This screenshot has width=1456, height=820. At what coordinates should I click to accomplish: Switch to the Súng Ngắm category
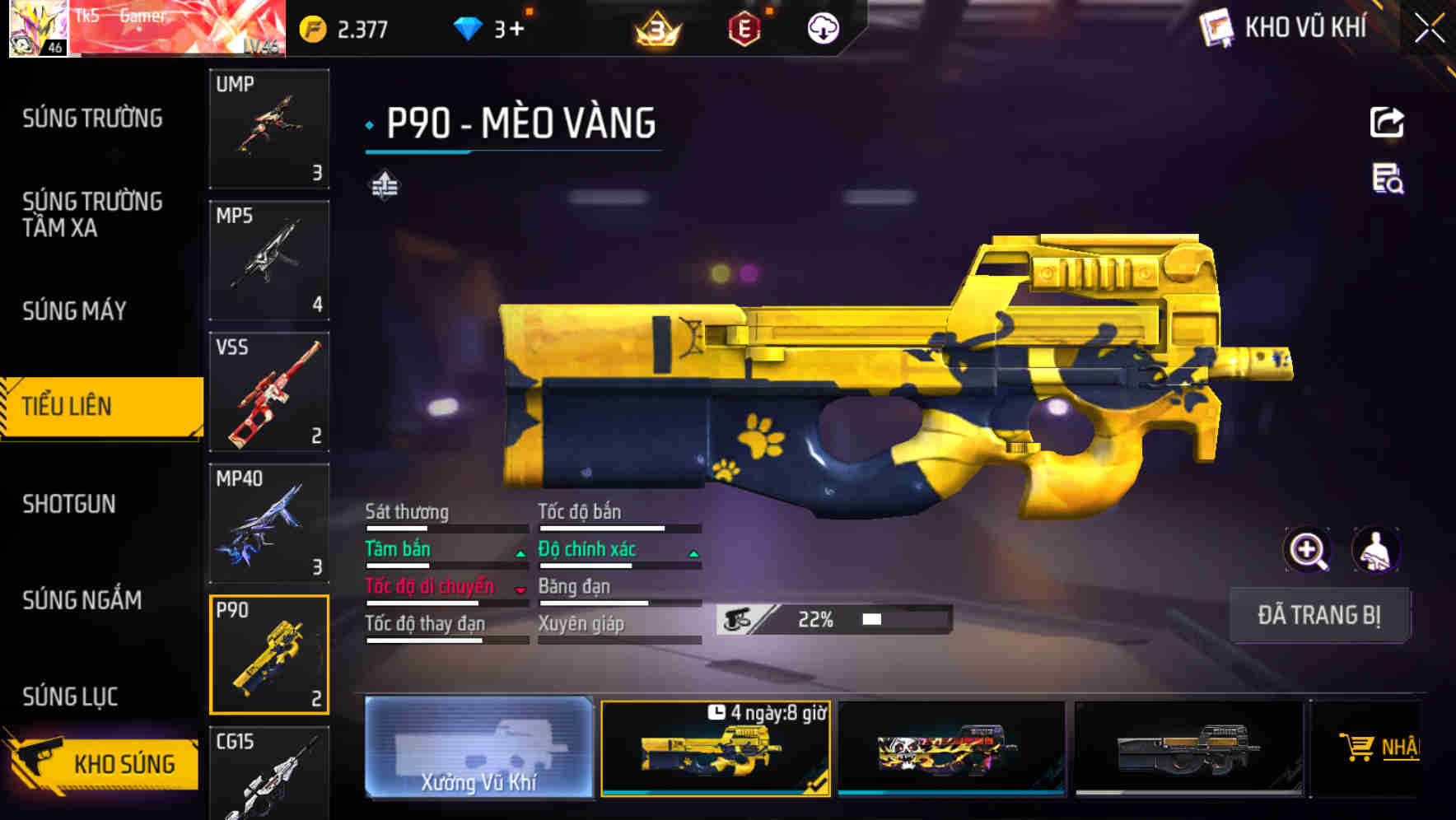(82, 600)
